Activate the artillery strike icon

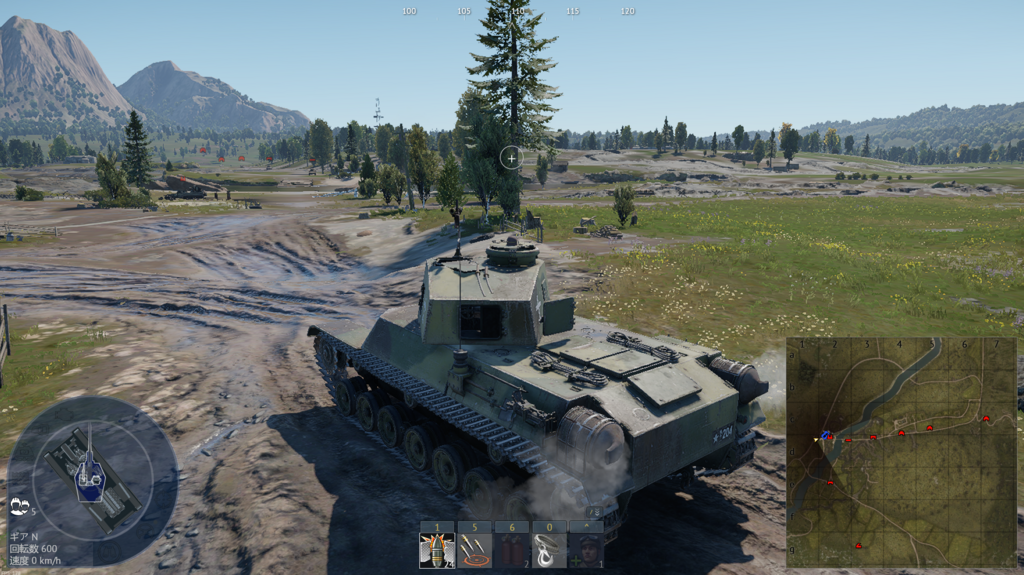tap(474, 550)
